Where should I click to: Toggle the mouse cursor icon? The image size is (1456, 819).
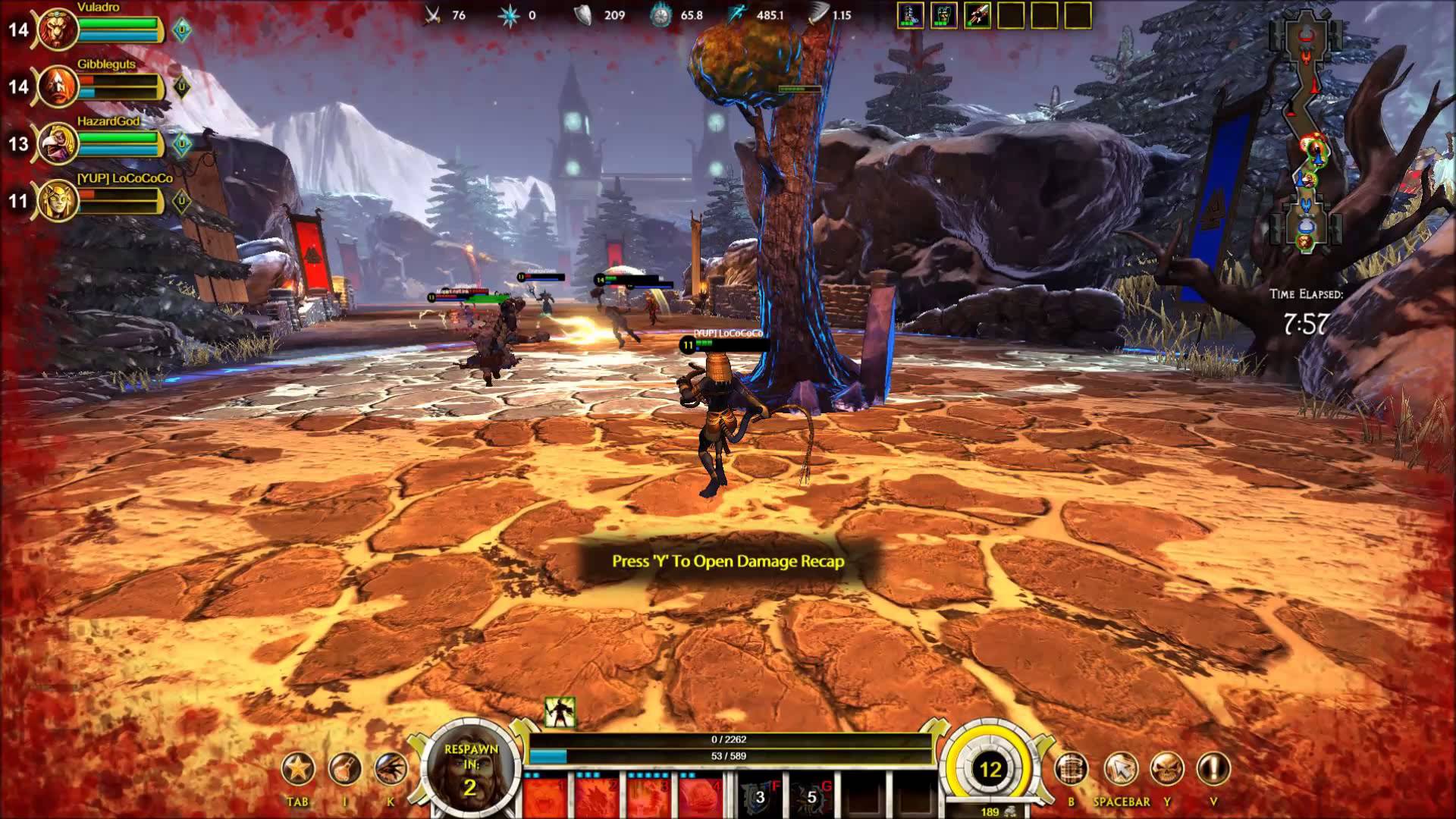pos(1120,770)
